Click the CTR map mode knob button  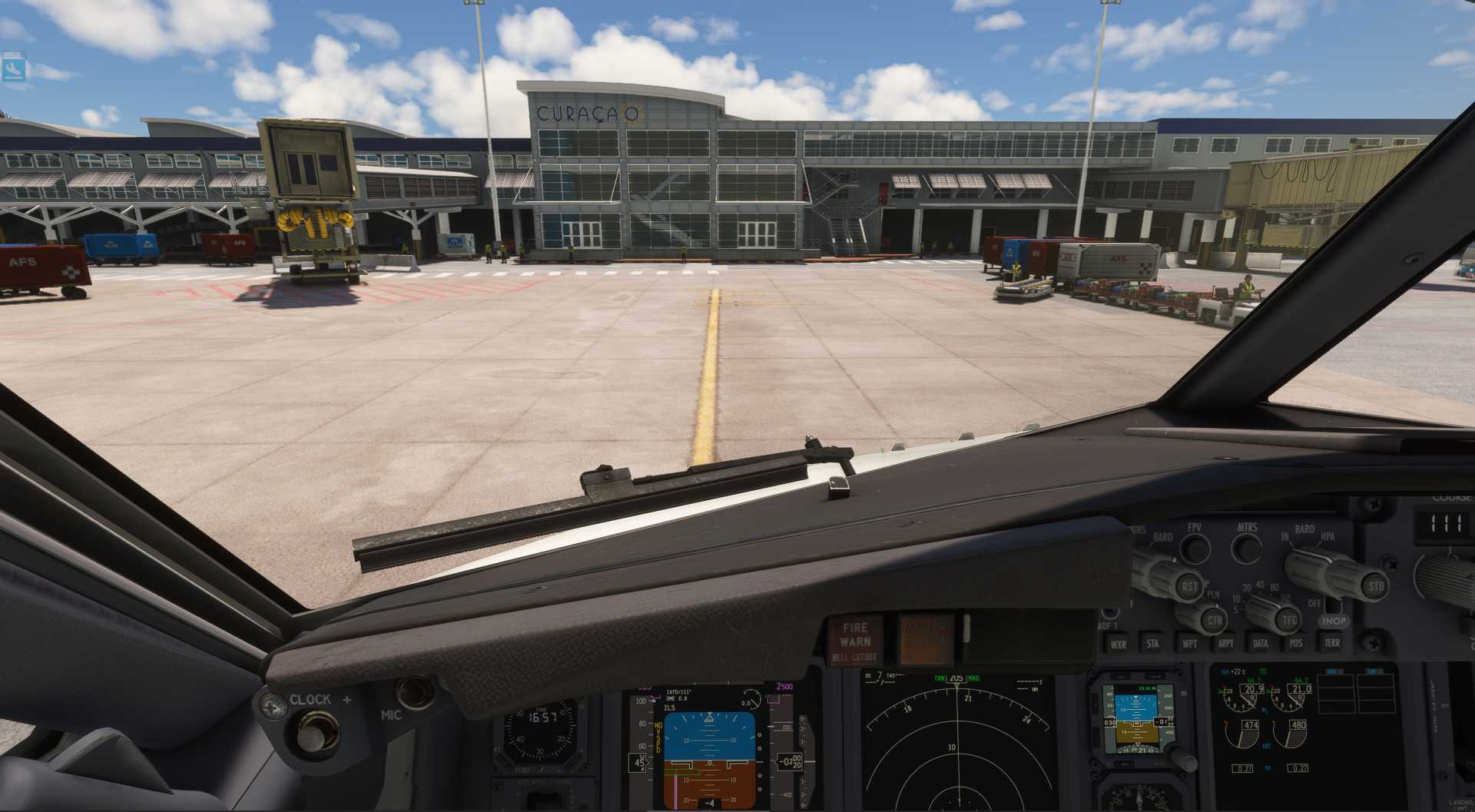point(1215,620)
